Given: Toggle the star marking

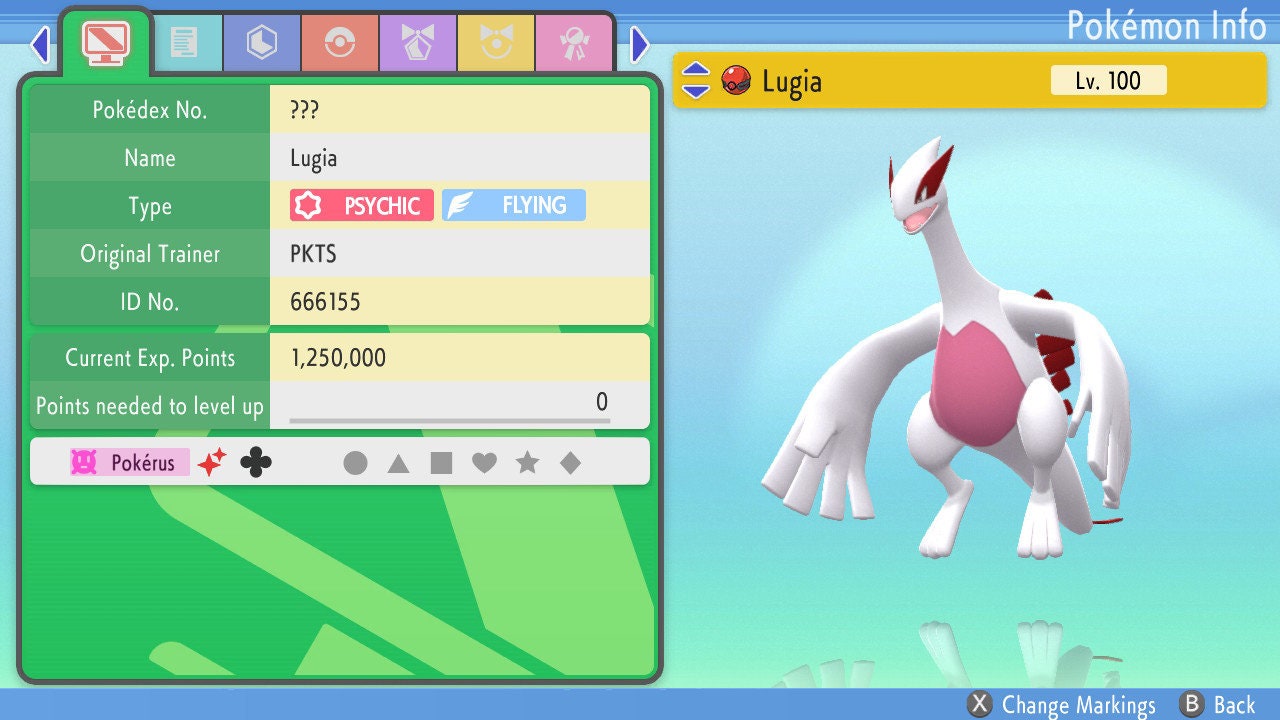Looking at the screenshot, I should coord(527,463).
